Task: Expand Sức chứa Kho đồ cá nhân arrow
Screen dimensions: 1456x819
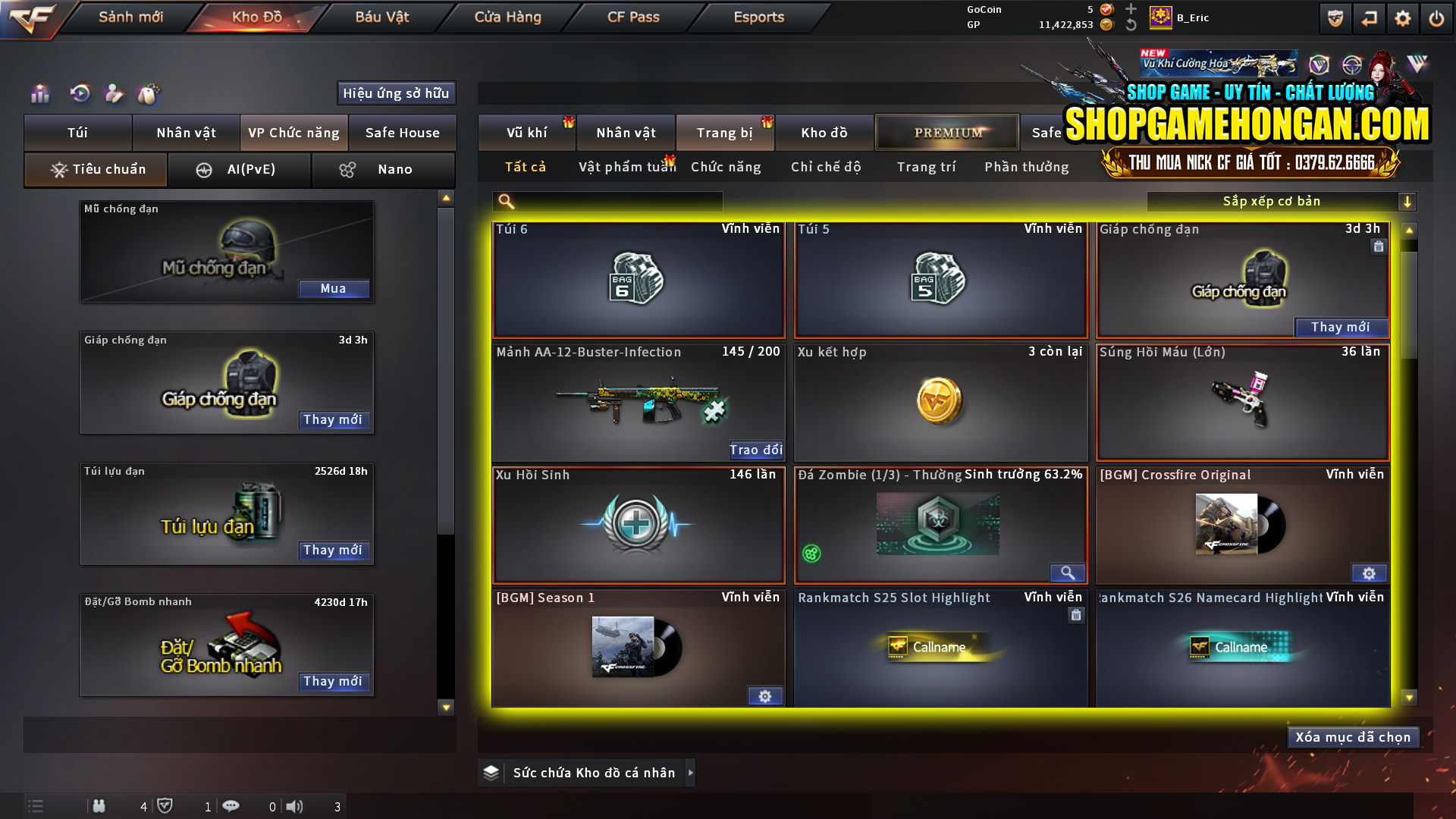Action: [691, 773]
